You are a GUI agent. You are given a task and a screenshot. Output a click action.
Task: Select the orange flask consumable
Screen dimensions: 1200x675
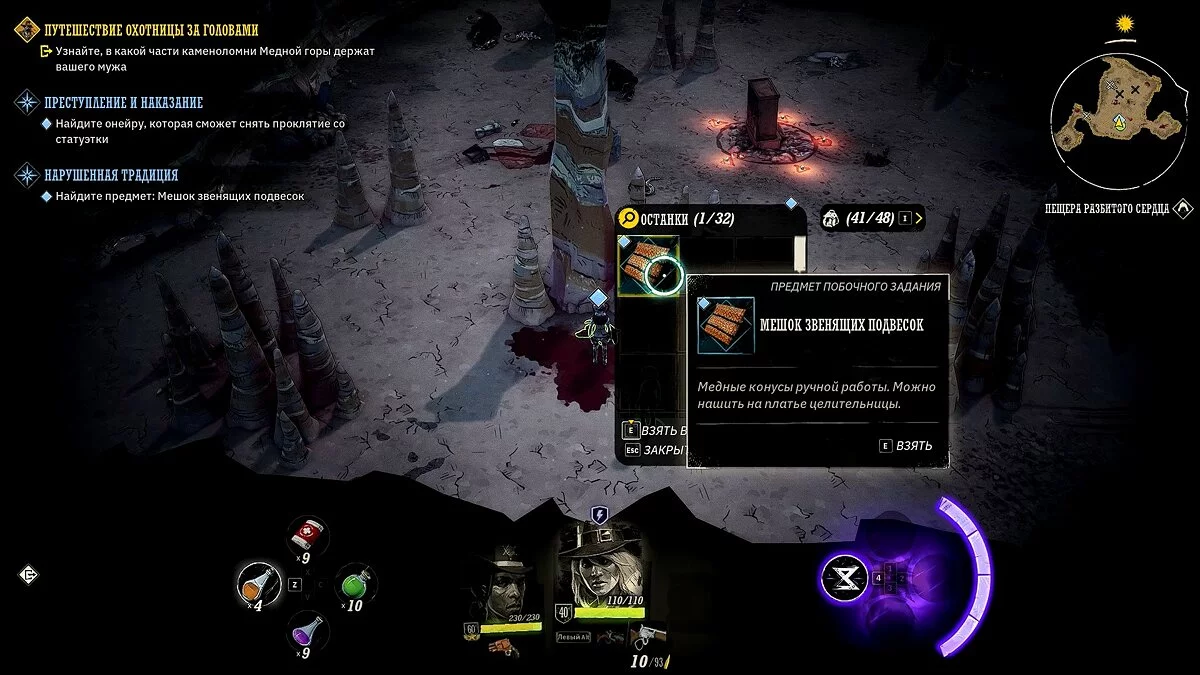[x=257, y=582]
